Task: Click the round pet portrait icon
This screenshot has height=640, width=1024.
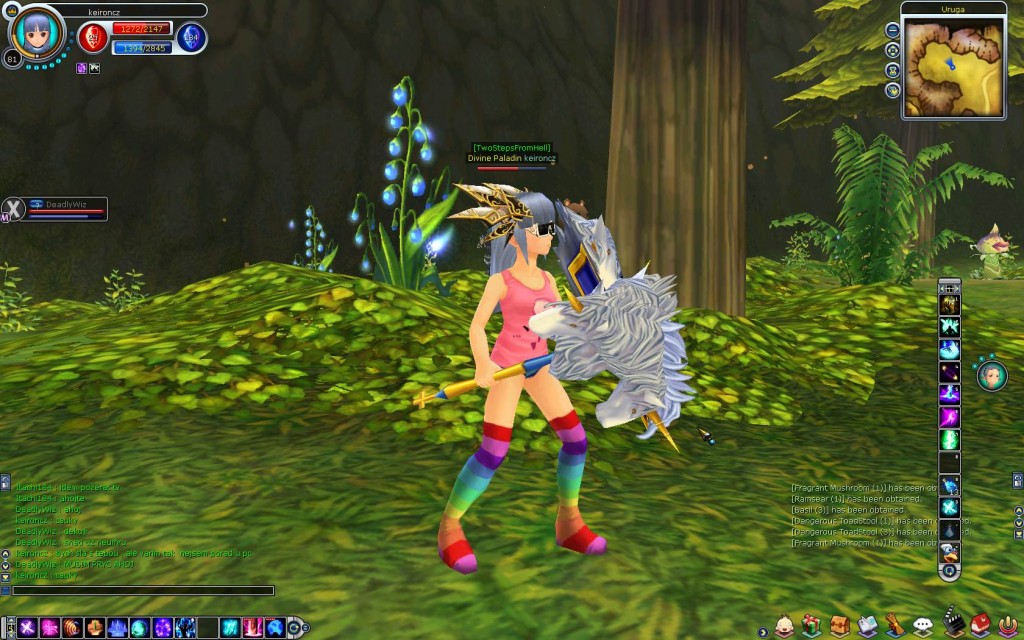Action: 989,374
